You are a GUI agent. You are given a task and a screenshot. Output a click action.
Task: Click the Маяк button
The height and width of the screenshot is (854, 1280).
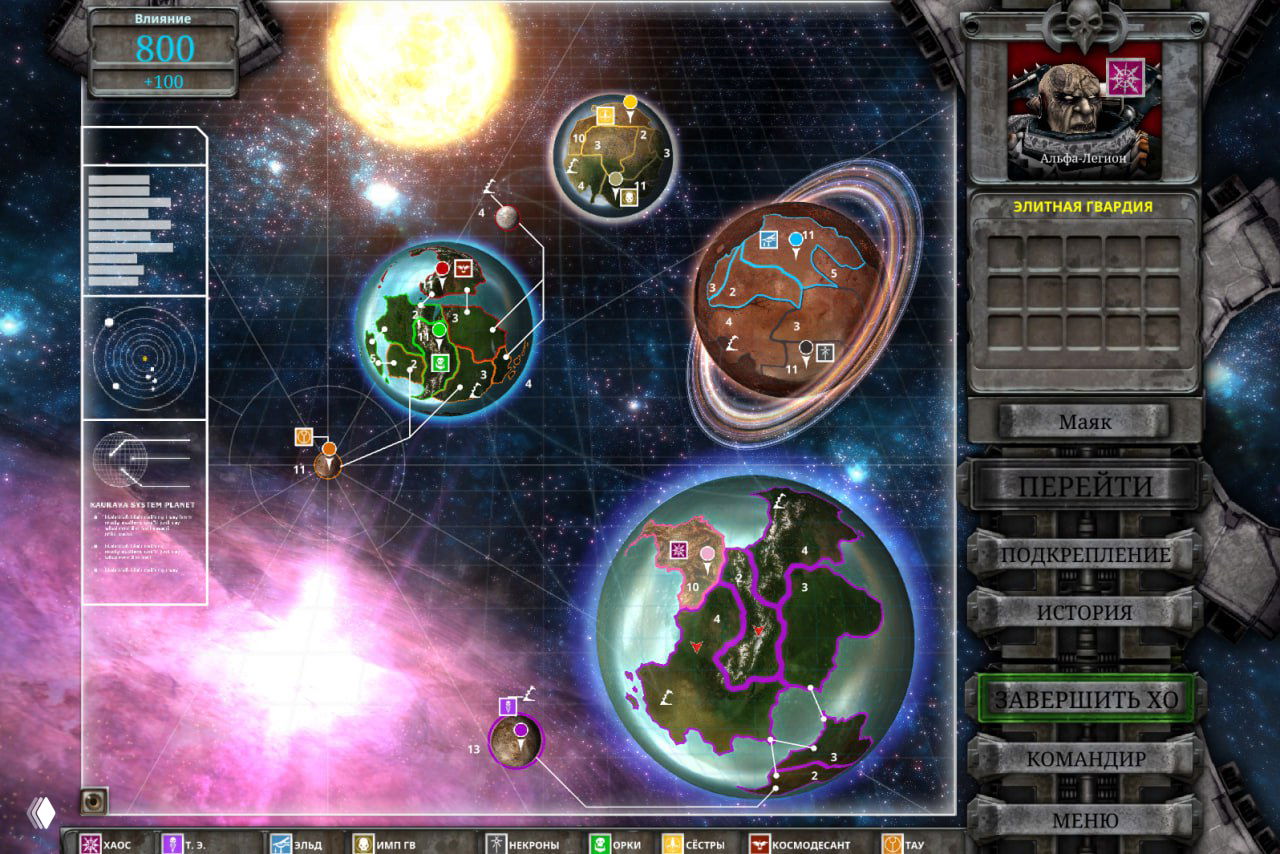(1084, 422)
